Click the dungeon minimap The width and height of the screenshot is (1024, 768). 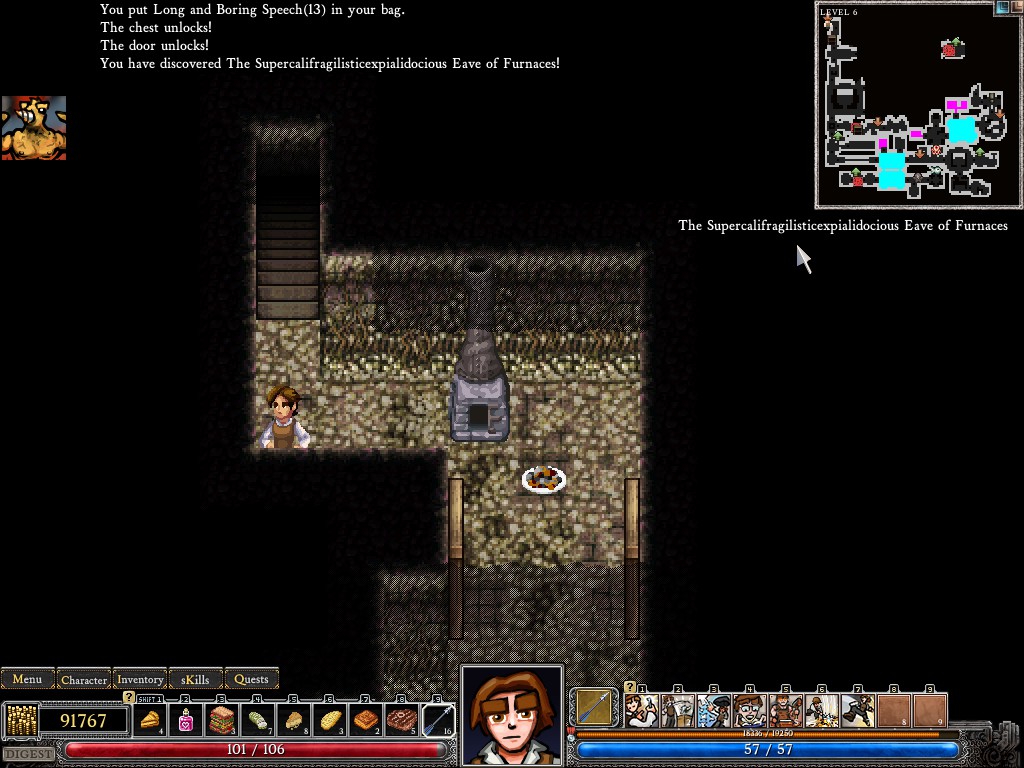906,103
